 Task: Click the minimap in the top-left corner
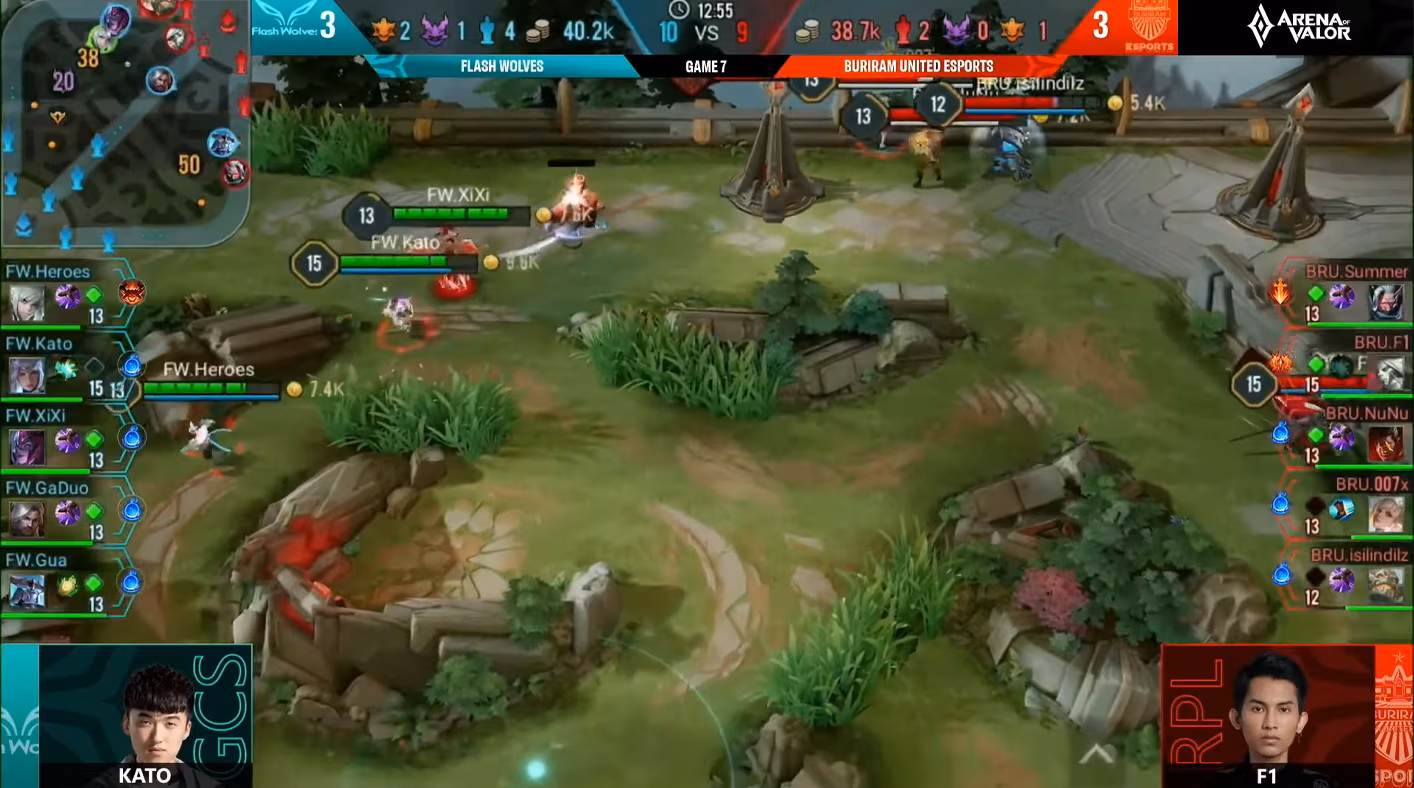124,122
